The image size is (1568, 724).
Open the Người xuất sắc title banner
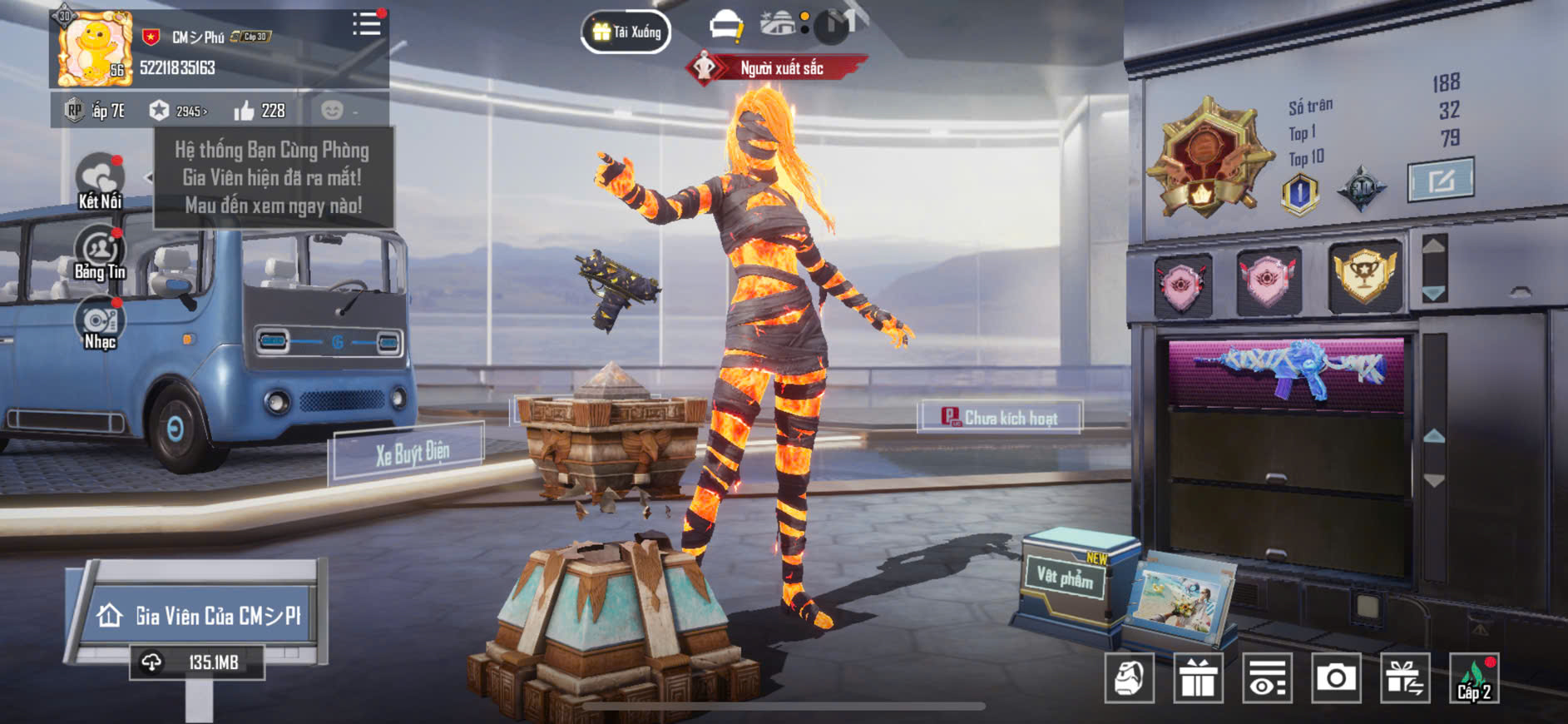(x=777, y=68)
